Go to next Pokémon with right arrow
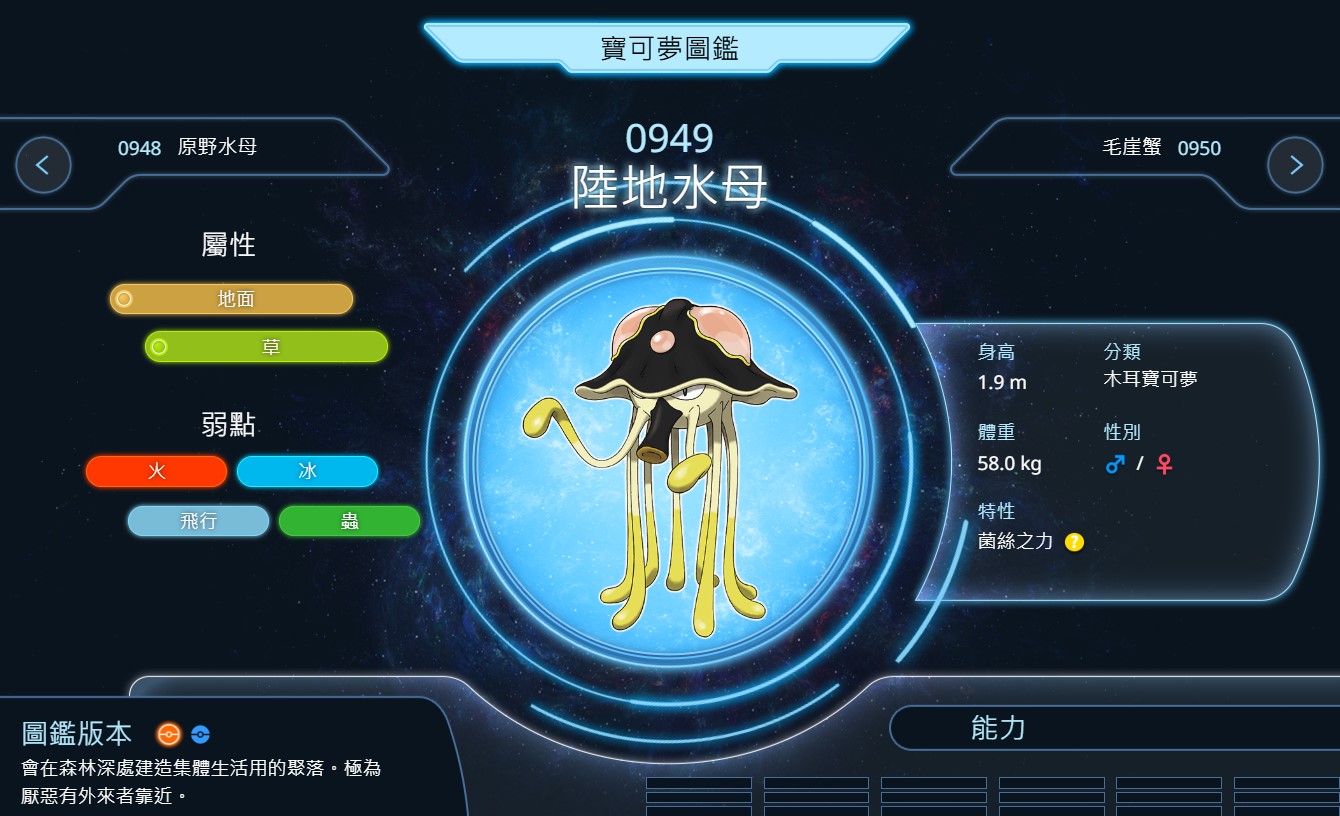The height and width of the screenshot is (816, 1340). tap(1295, 165)
